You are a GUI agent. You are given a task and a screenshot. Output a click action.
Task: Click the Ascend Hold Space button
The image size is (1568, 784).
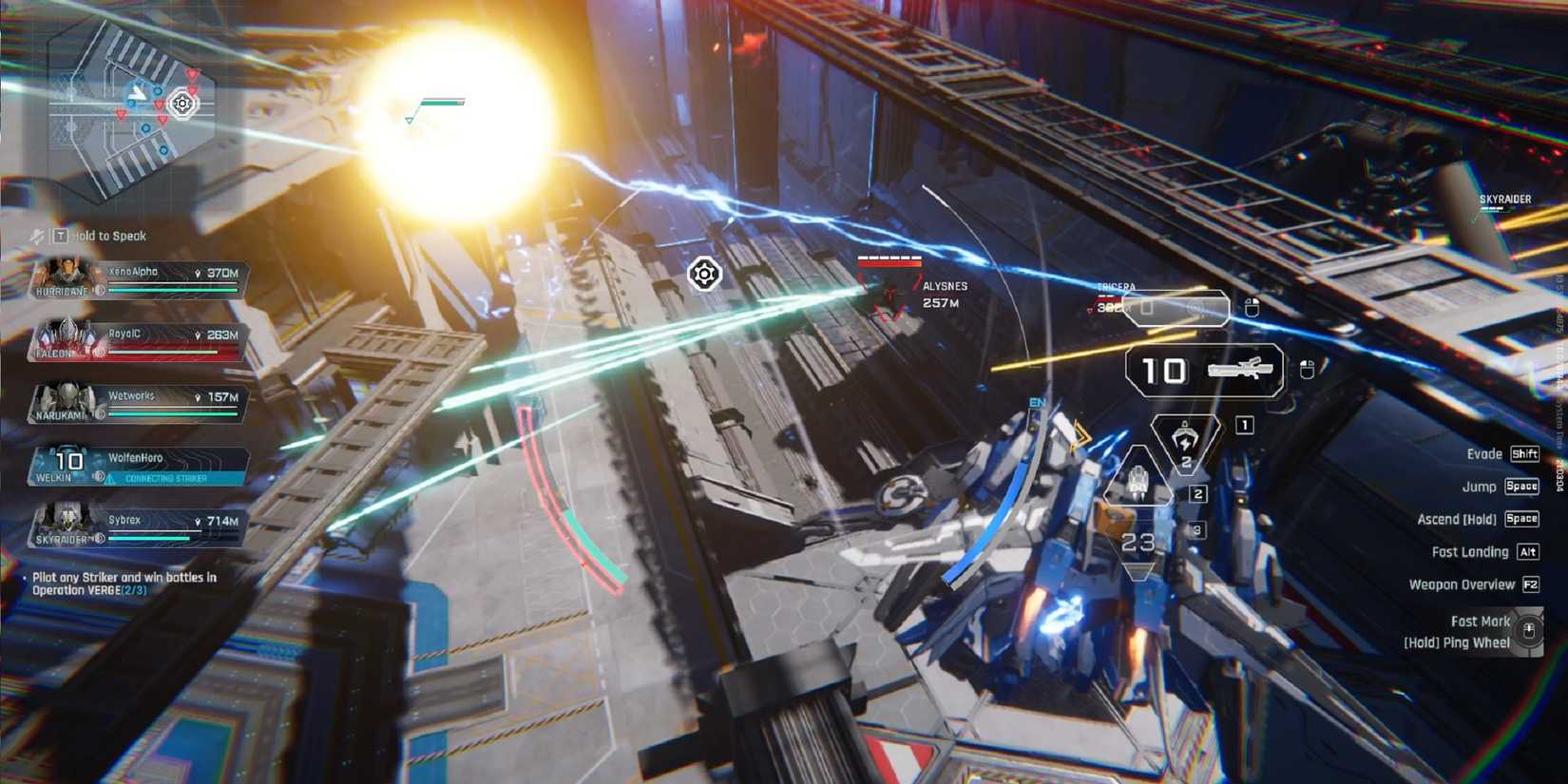point(1521,519)
